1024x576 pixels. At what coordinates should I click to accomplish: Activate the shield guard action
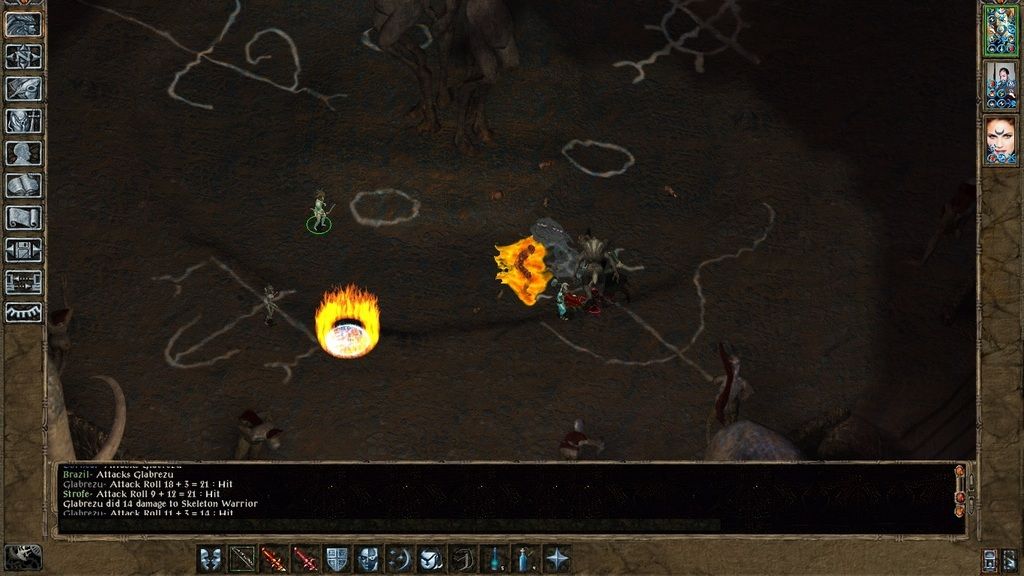point(337,558)
